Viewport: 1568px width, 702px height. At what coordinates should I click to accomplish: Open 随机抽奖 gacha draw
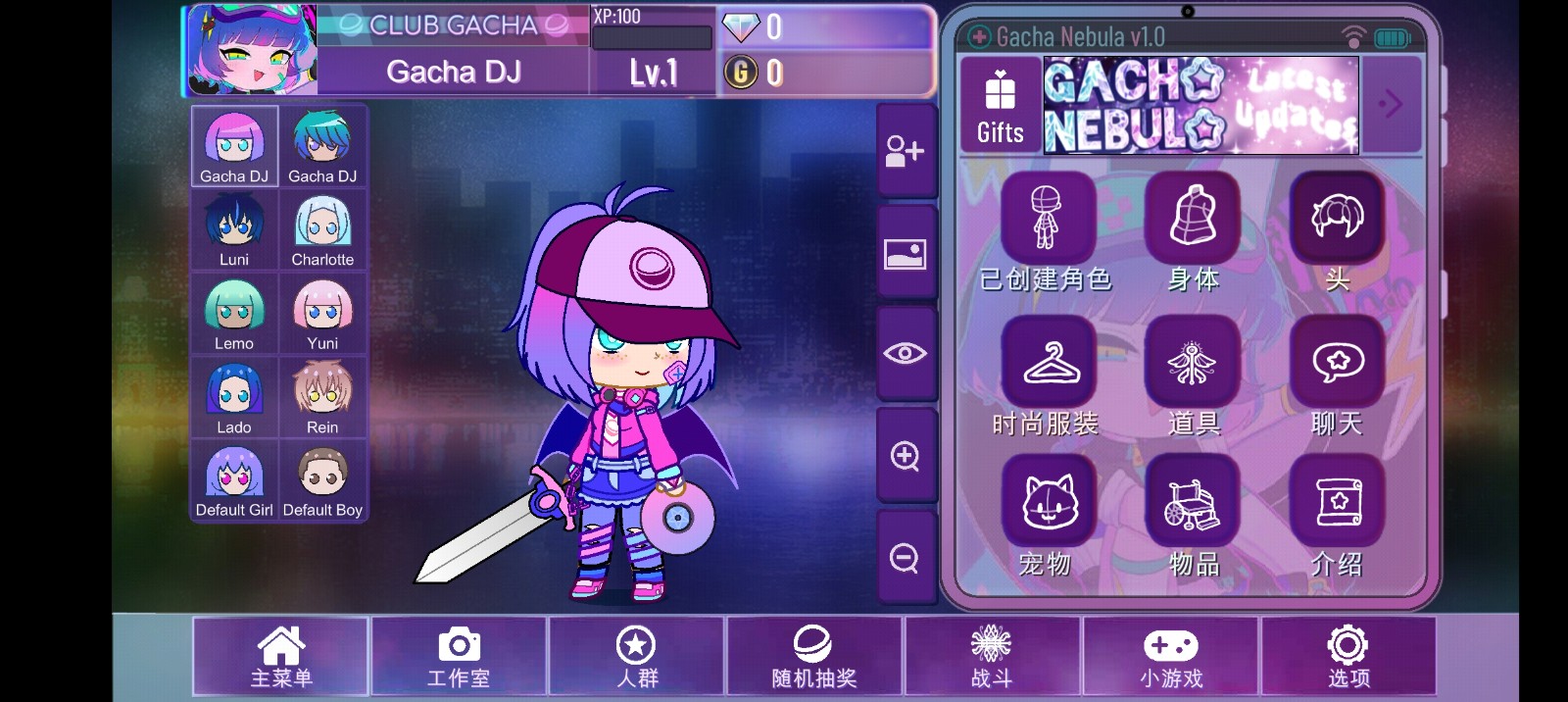point(814,657)
